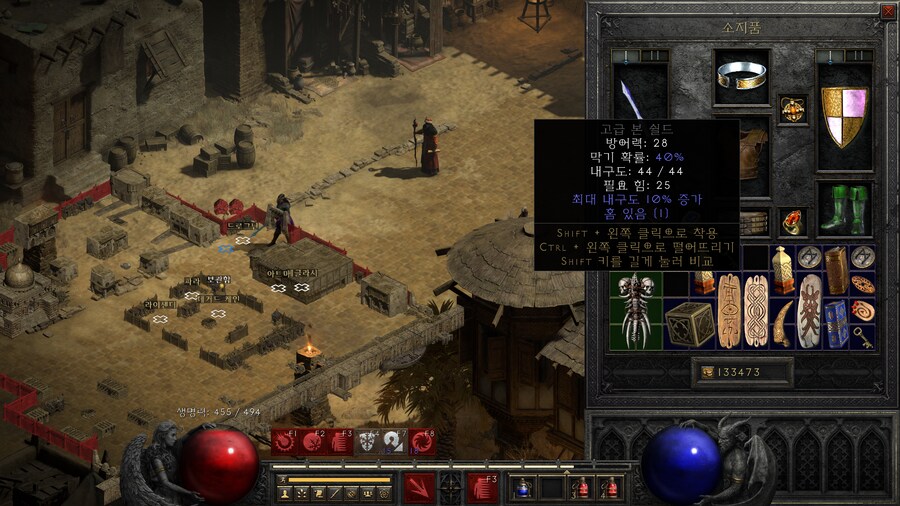Close the inventory panel
This screenshot has height=506, width=900.
(x=888, y=11)
